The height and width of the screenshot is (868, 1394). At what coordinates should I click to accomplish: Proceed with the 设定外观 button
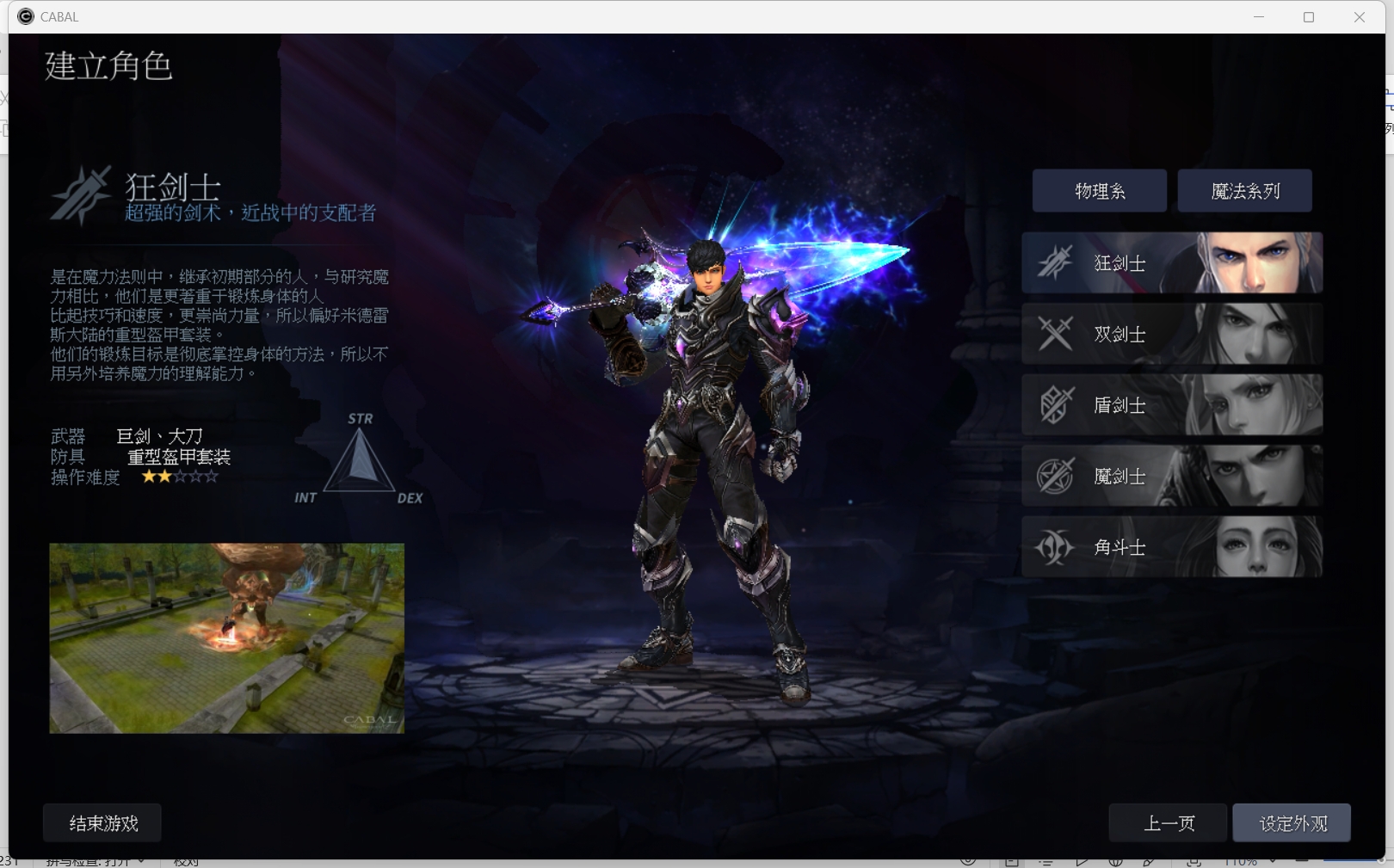coord(1292,823)
